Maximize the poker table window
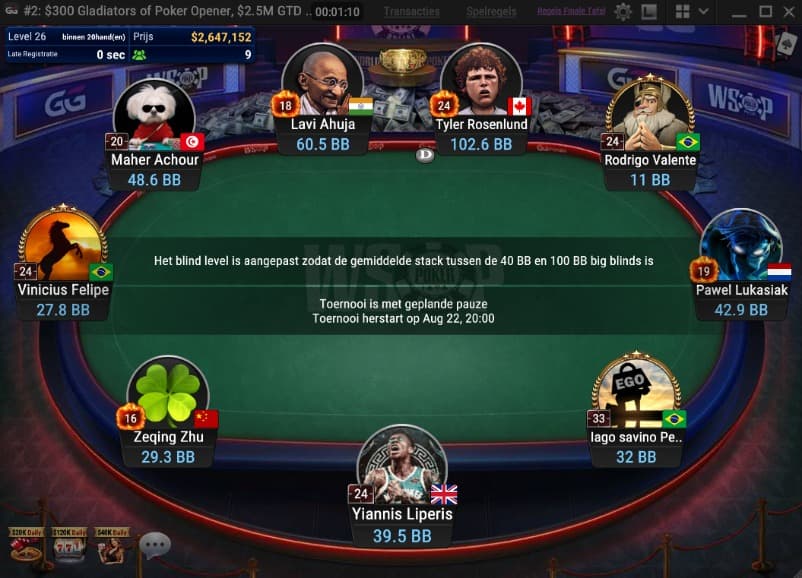This screenshot has height=578, width=802. [764, 12]
